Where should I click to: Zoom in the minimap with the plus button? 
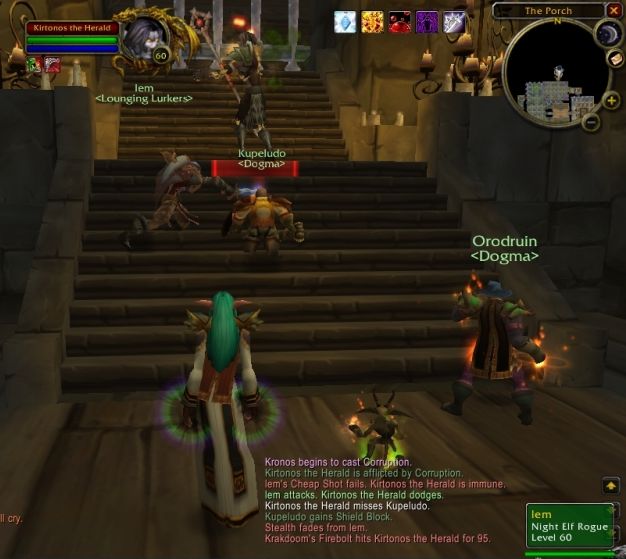610,100
